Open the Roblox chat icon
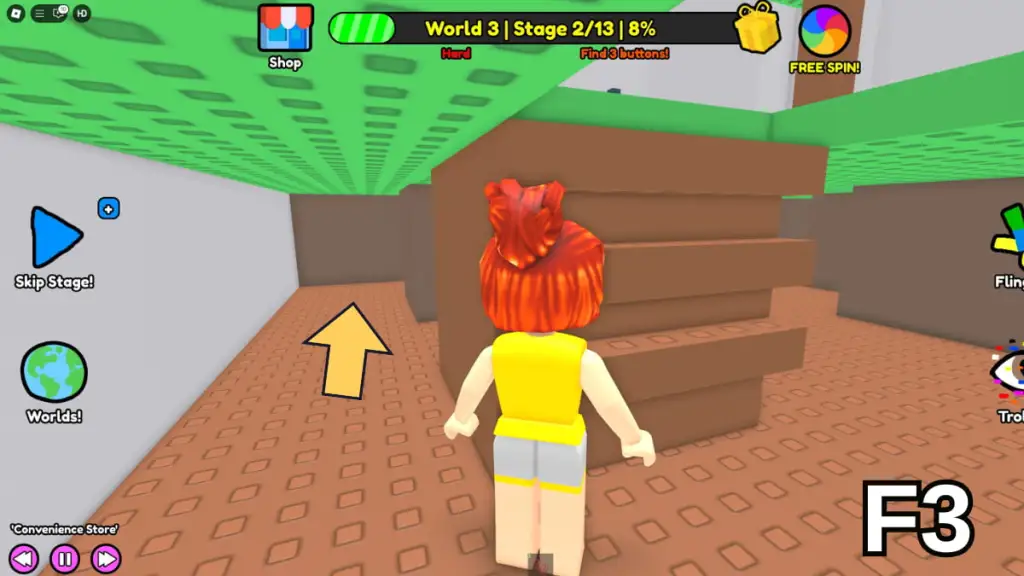Viewport: 1024px width, 576px height. (56, 13)
